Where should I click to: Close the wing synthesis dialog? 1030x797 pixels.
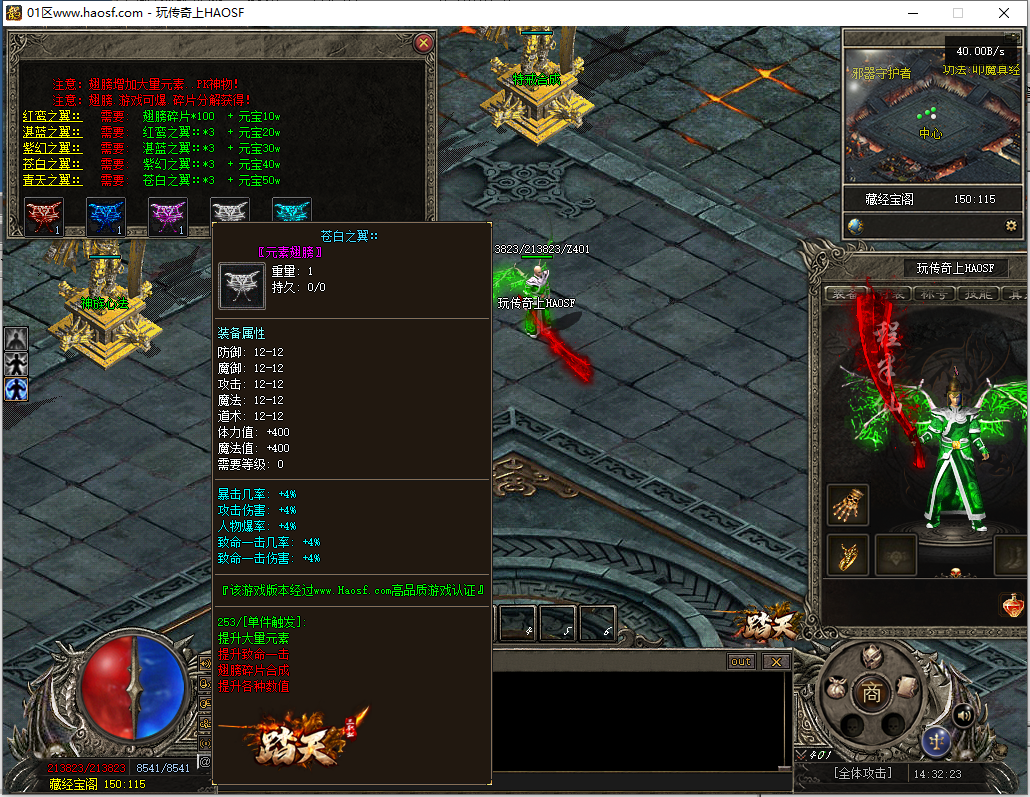(x=424, y=43)
